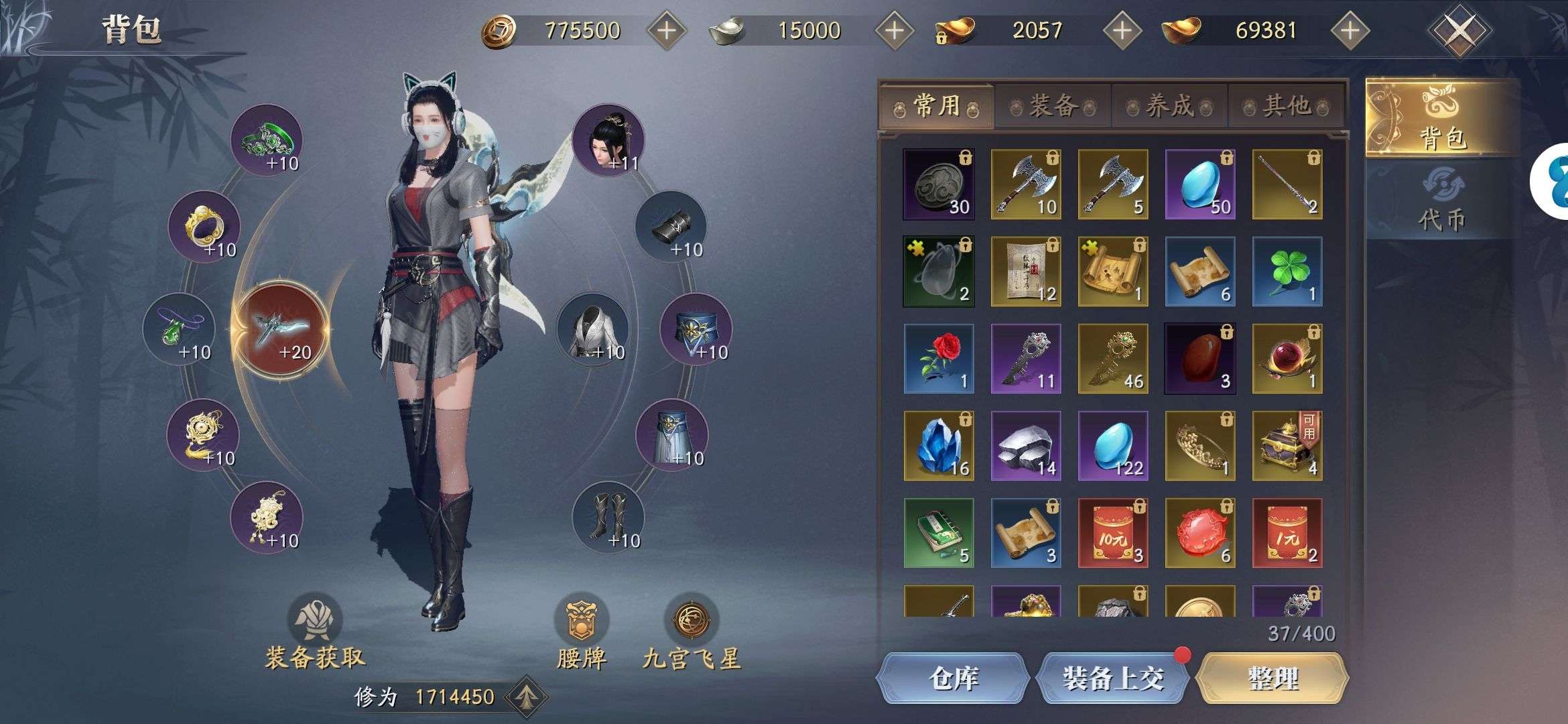Open the 仓库 warehouse
The height and width of the screenshot is (724, 1568).
(953, 678)
